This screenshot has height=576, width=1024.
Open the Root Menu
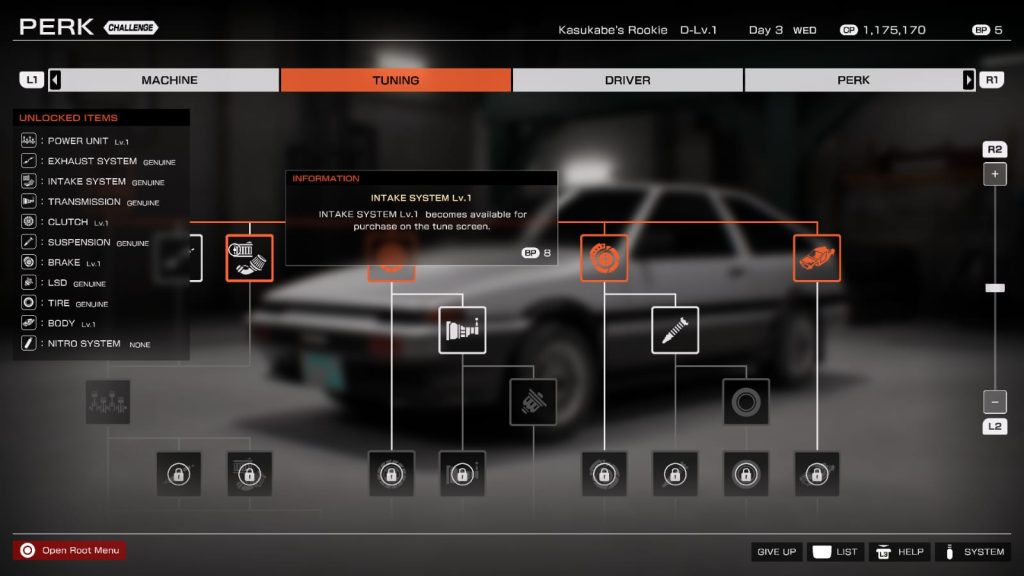70,550
